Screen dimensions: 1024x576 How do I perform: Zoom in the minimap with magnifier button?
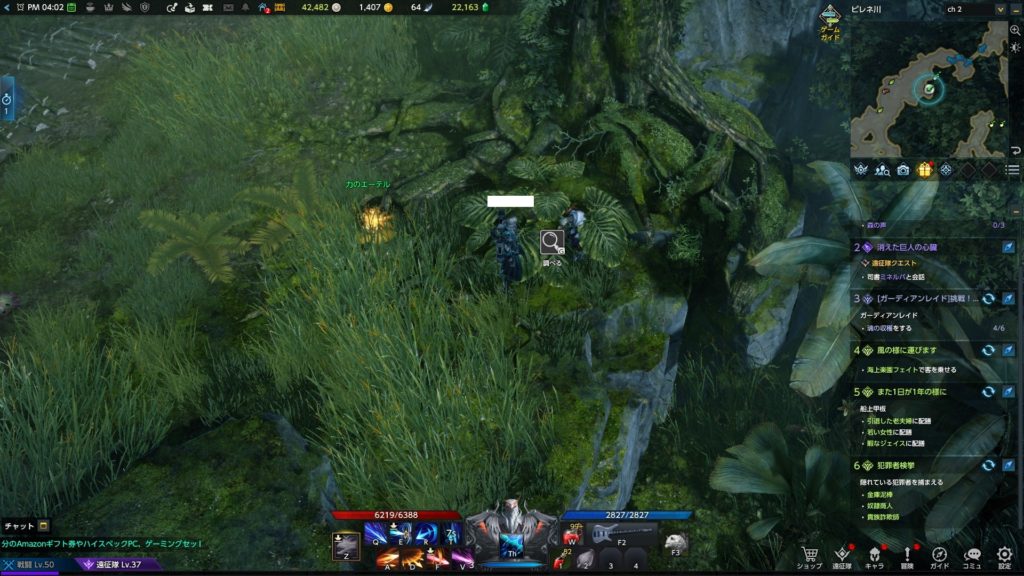[1015, 31]
